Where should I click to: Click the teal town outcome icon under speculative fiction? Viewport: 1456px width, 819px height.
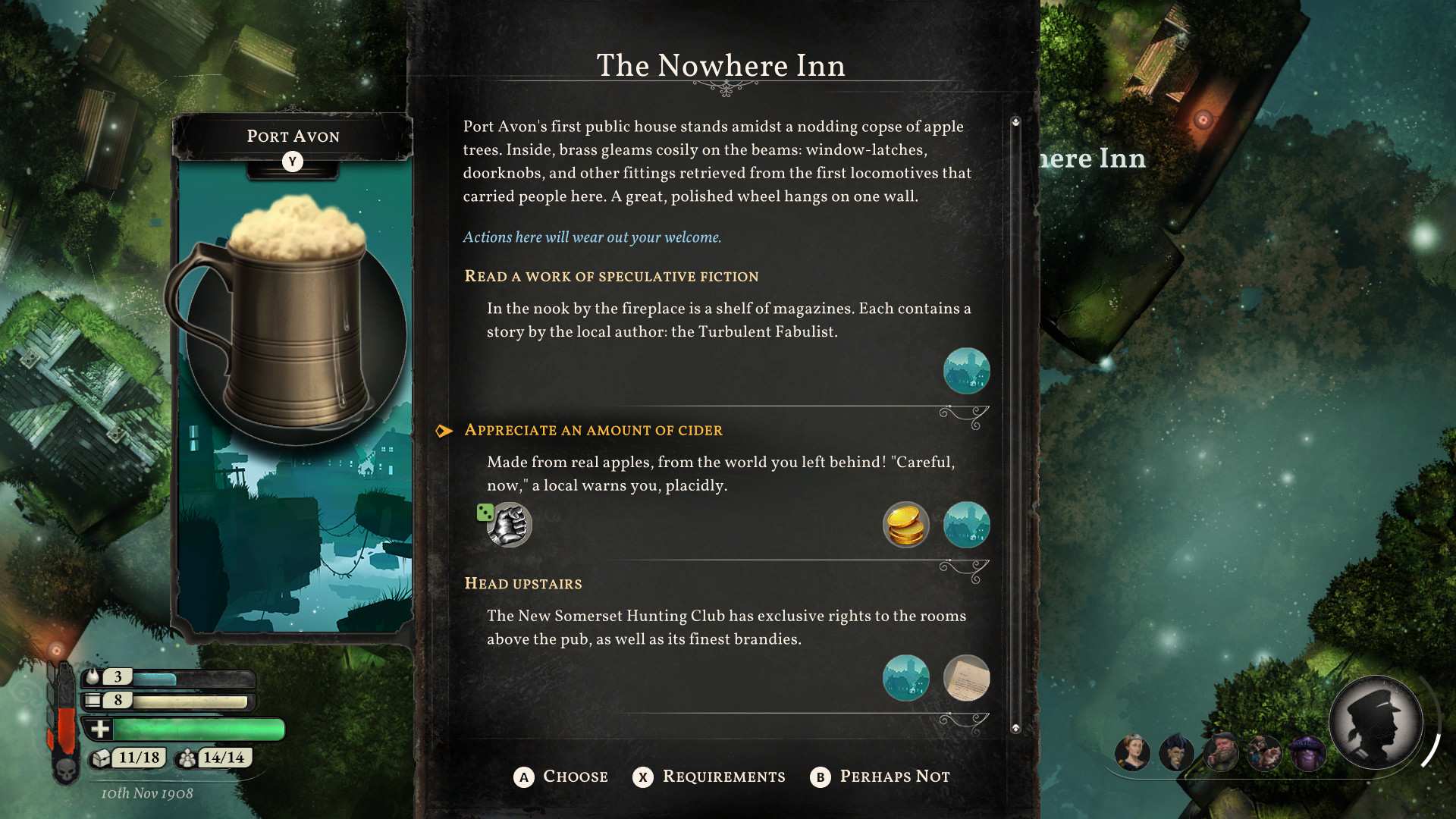[966, 371]
